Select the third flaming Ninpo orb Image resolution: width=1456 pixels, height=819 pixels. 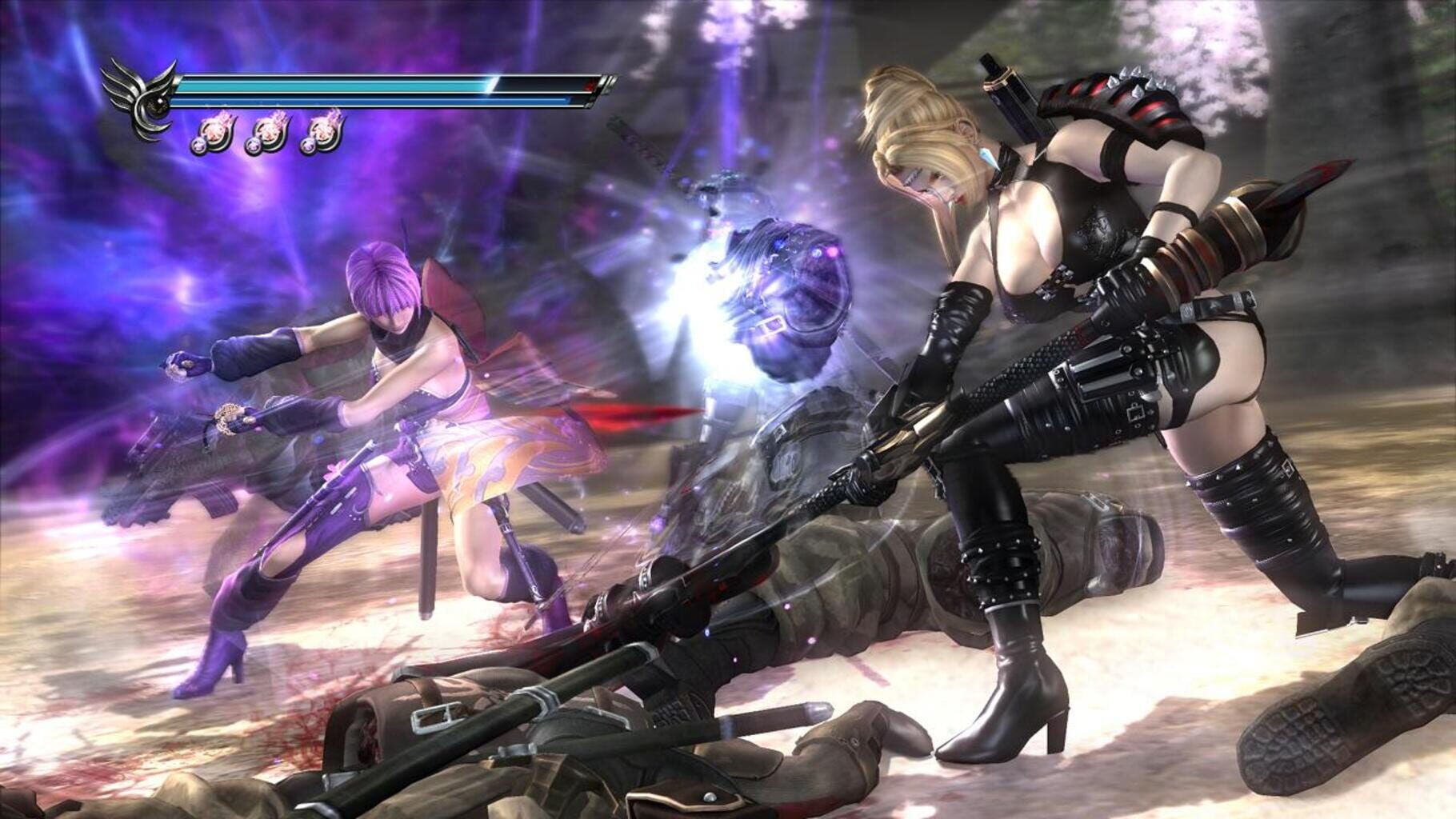point(323,130)
